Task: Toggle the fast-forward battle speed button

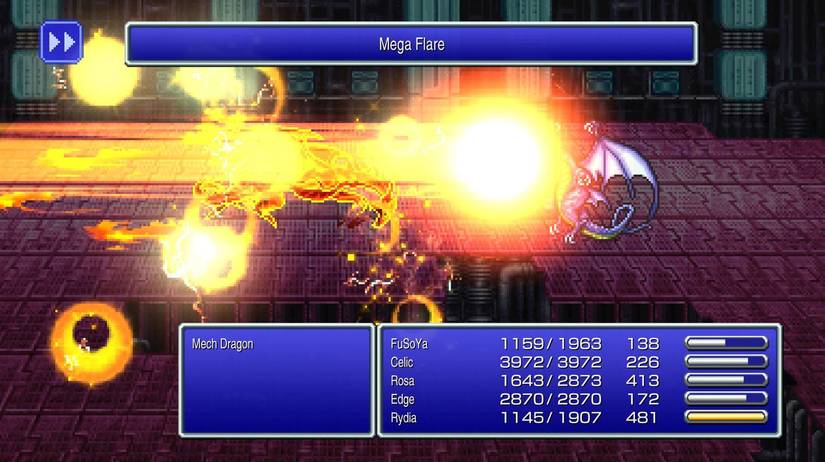Action: pyautogui.click(x=61, y=42)
